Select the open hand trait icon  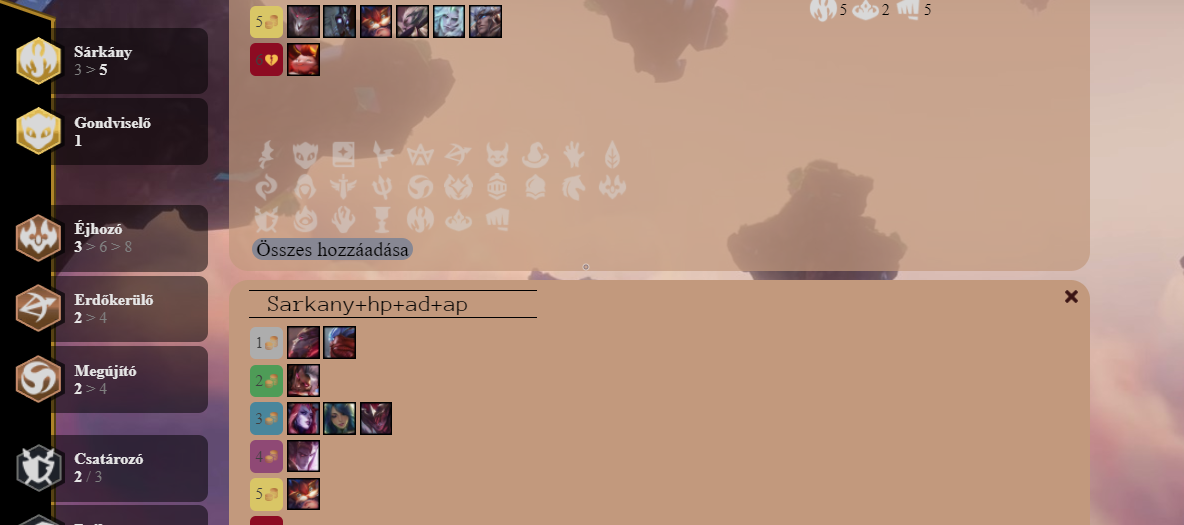(573, 155)
